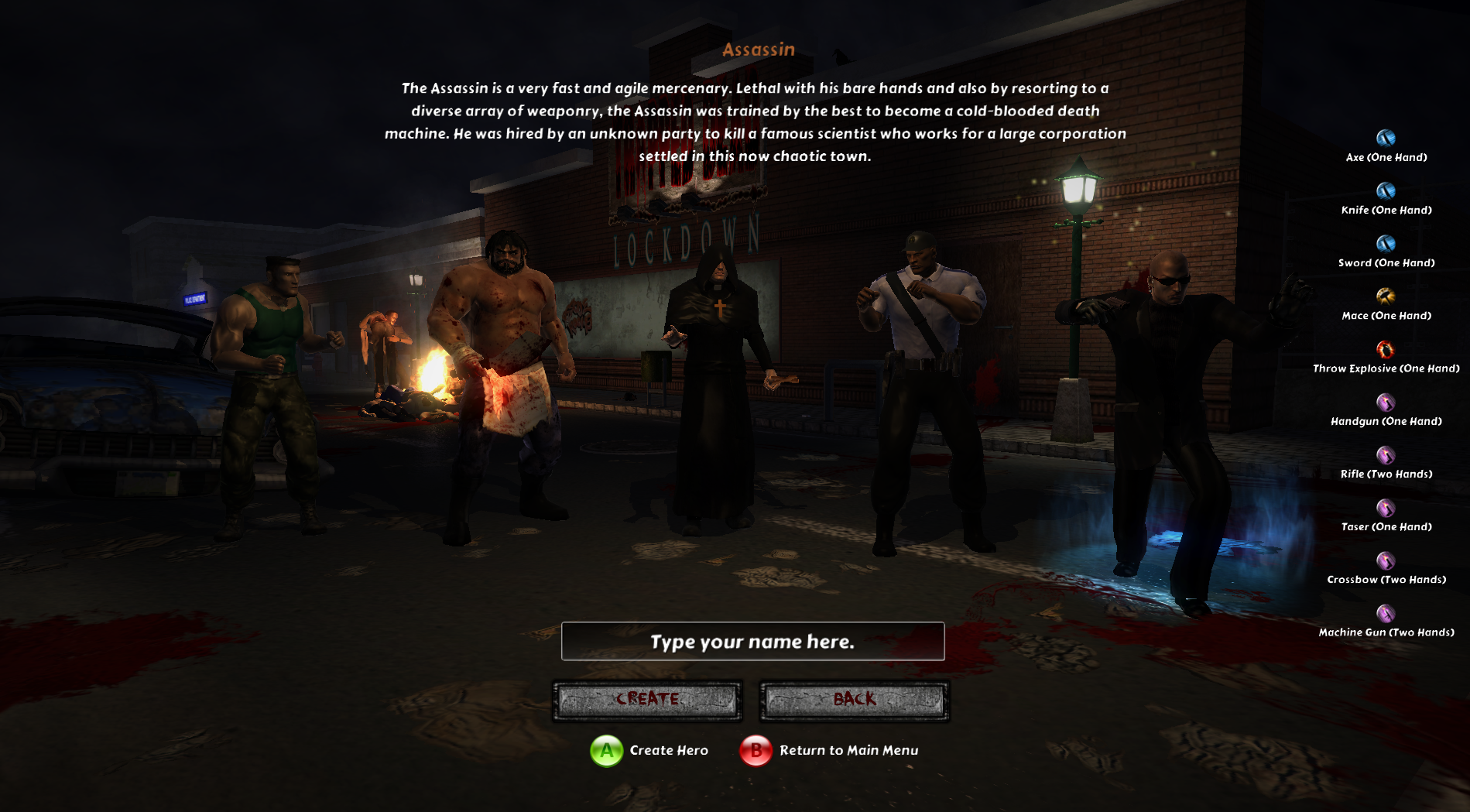Choose the Machine Gun skill icon
Image resolution: width=1470 pixels, height=812 pixels.
click(x=1386, y=613)
